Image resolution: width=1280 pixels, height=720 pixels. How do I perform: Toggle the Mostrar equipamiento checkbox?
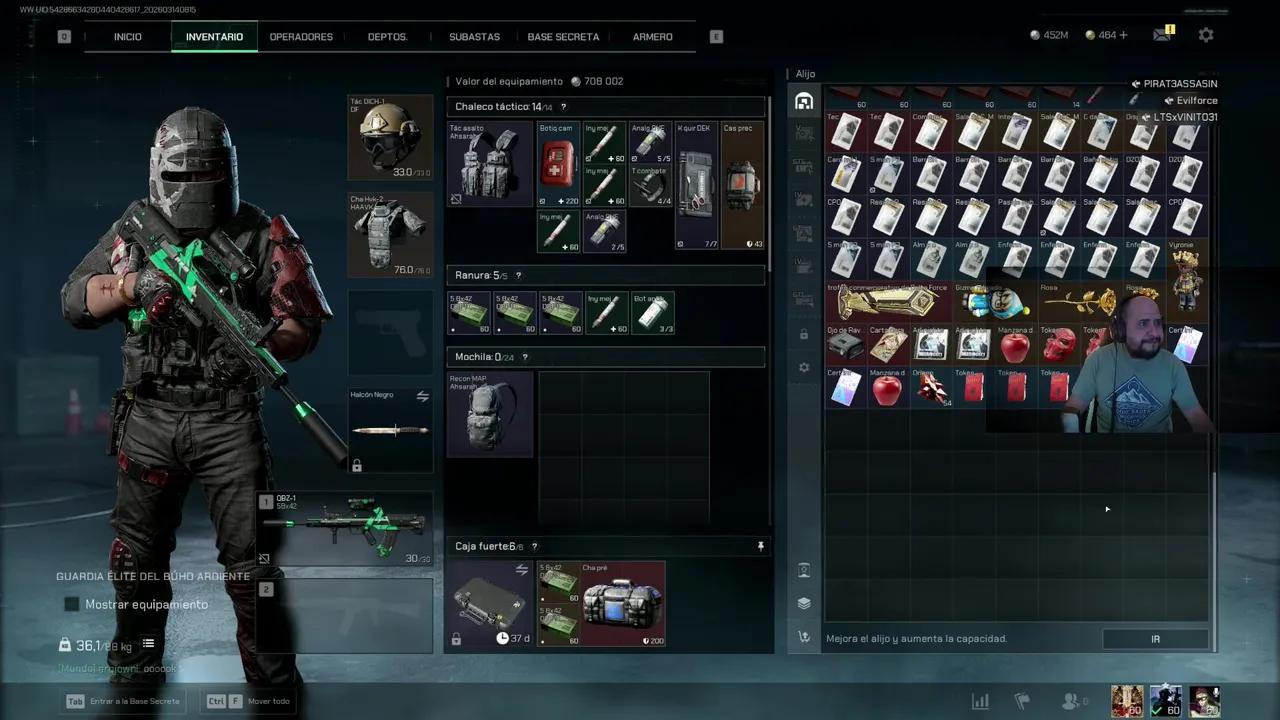72,604
